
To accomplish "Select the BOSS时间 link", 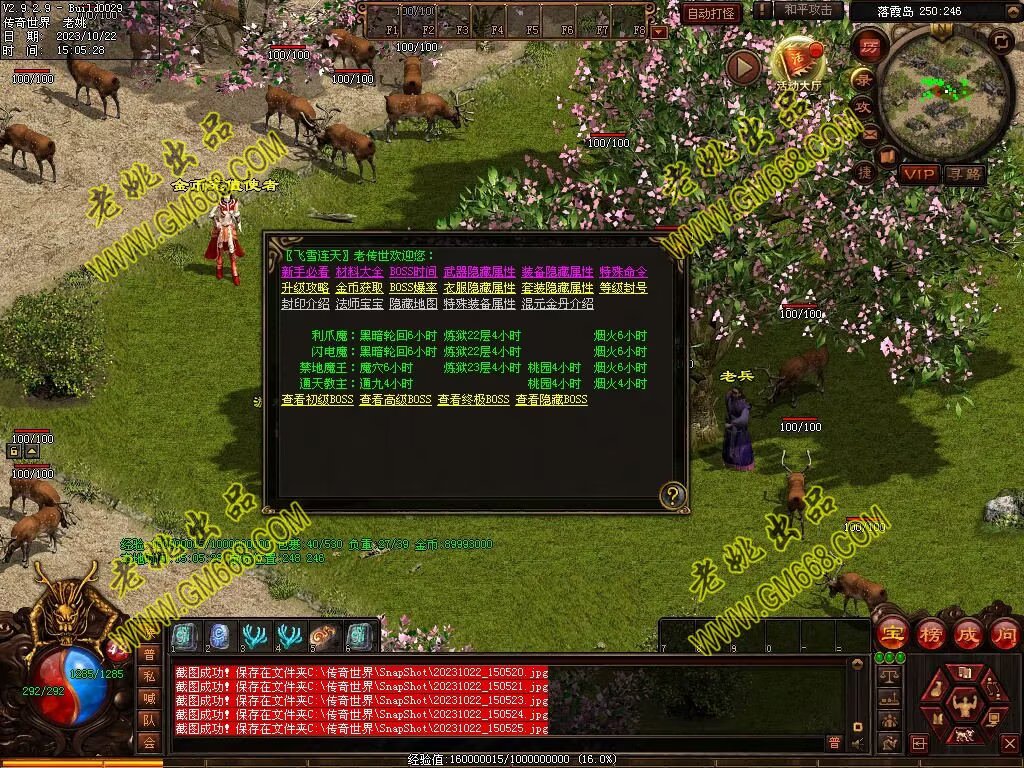I will (x=413, y=272).
